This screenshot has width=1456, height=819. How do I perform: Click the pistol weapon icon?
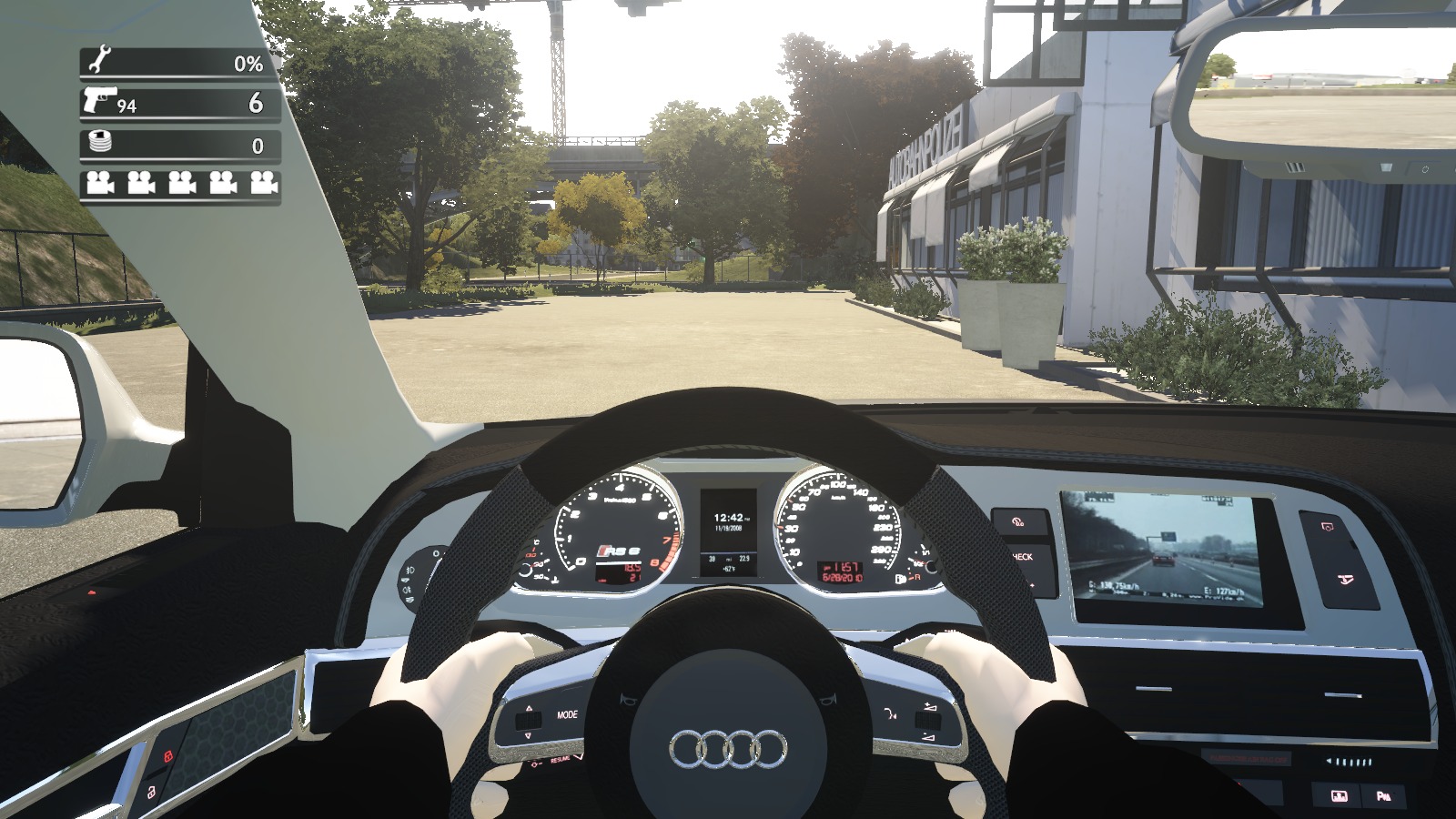point(99,100)
